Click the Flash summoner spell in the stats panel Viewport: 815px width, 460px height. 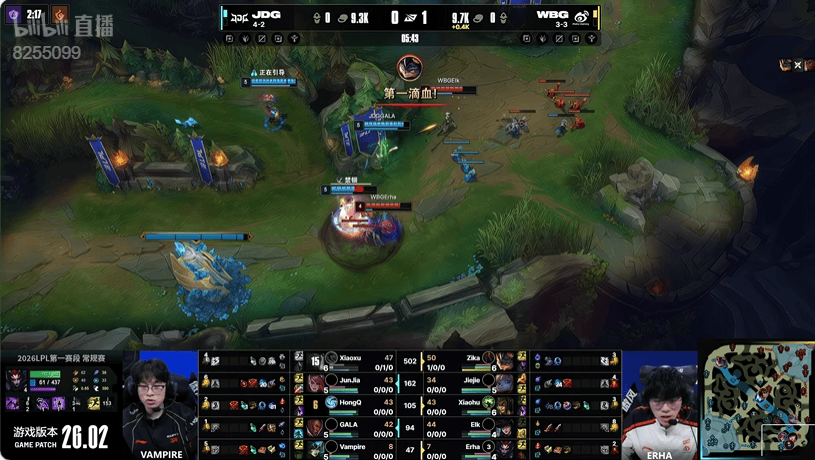pyautogui.click(x=90, y=402)
